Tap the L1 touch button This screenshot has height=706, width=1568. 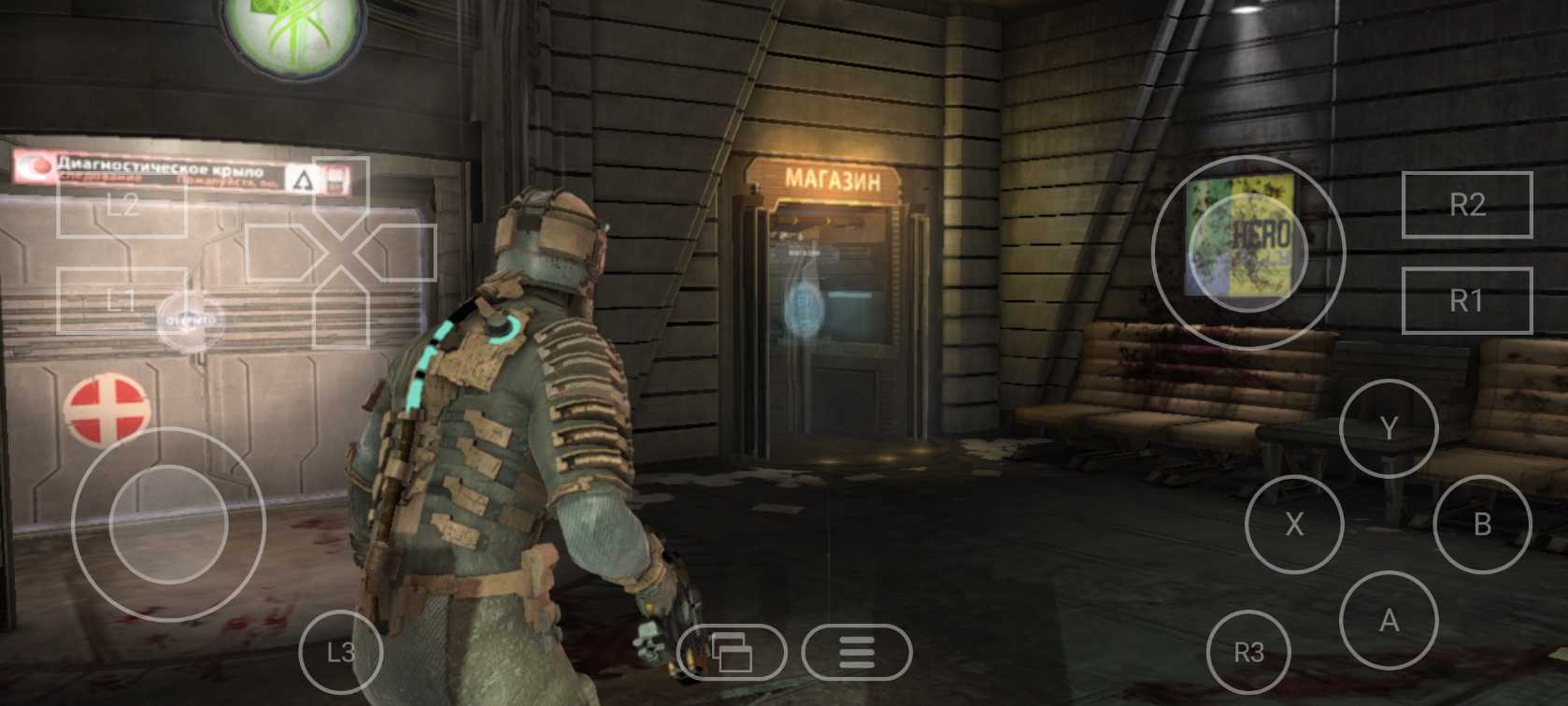coord(121,300)
